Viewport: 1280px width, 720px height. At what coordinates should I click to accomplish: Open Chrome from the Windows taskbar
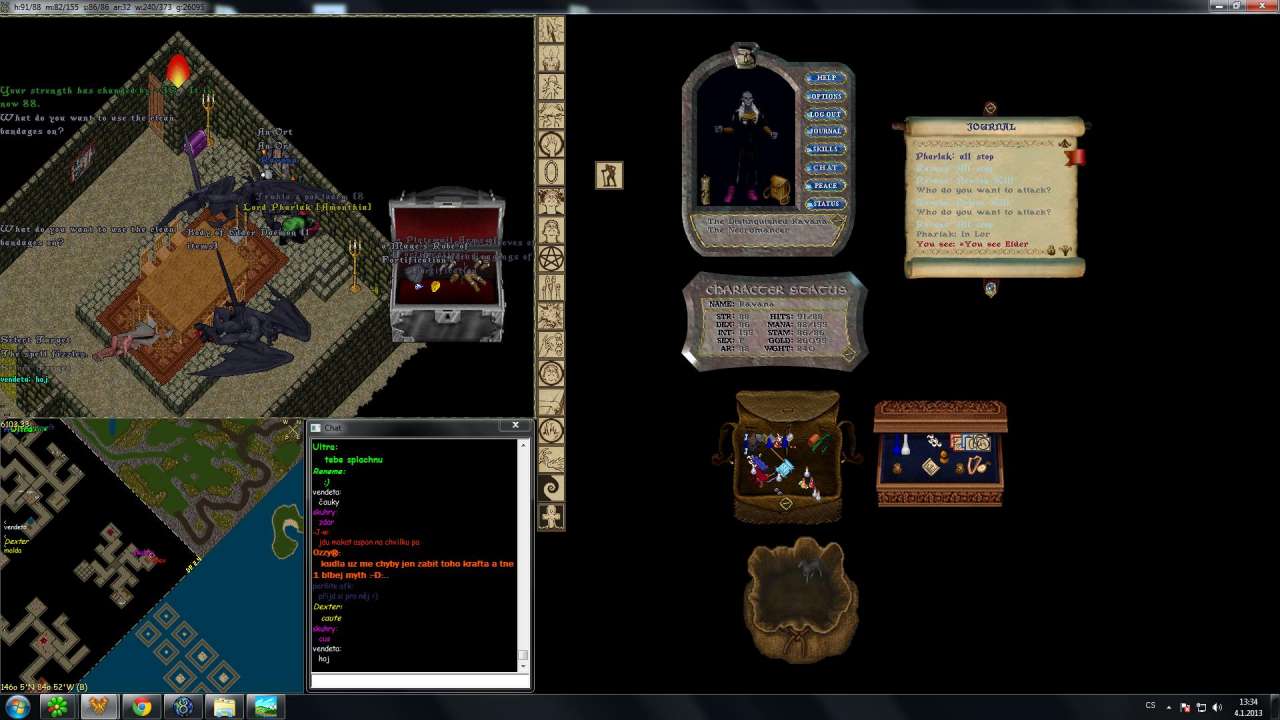point(141,707)
